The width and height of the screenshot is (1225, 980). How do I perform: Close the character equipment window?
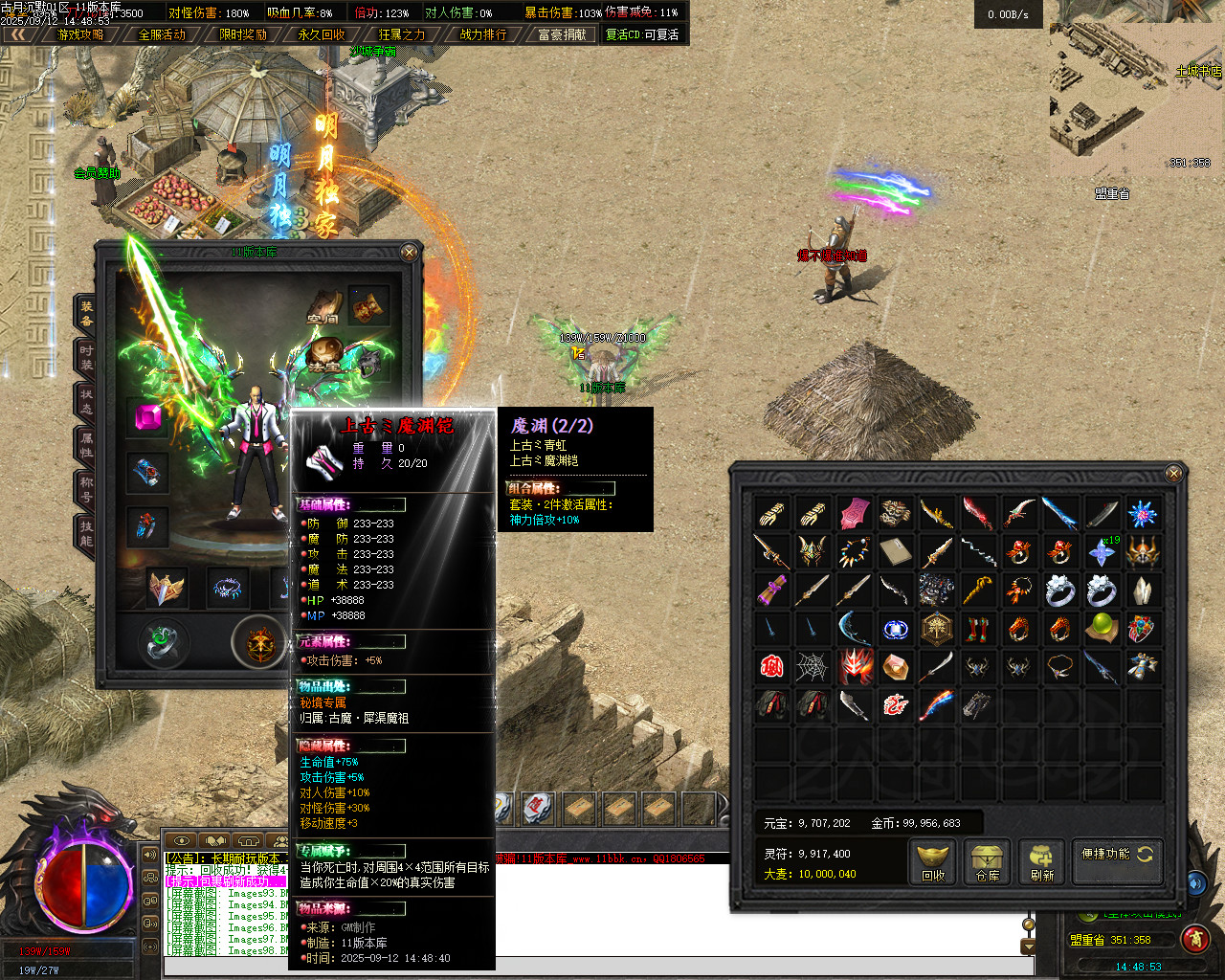[x=410, y=253]
